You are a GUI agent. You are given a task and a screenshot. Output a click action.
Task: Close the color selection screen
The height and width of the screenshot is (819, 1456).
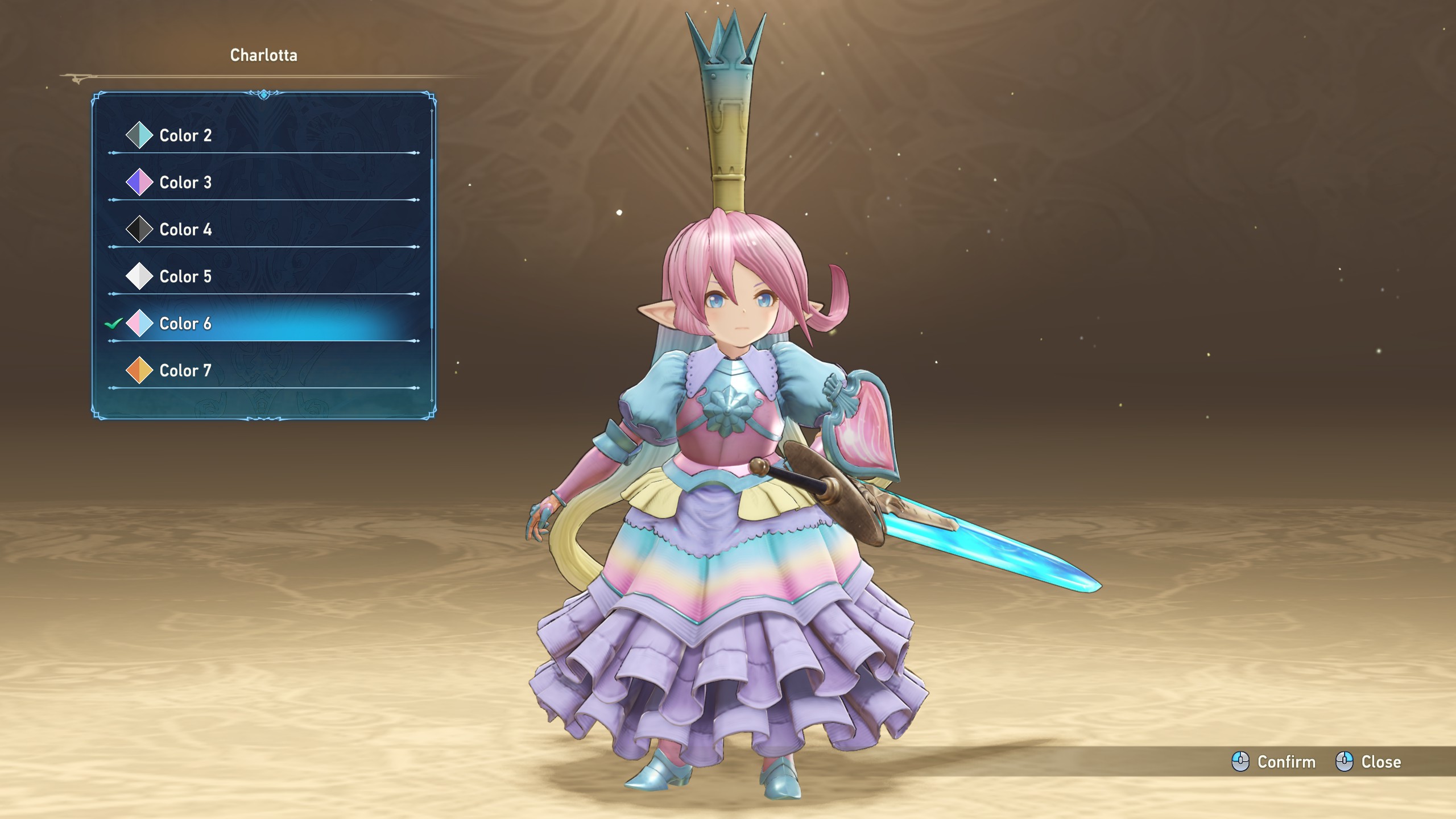[1368, 762]
